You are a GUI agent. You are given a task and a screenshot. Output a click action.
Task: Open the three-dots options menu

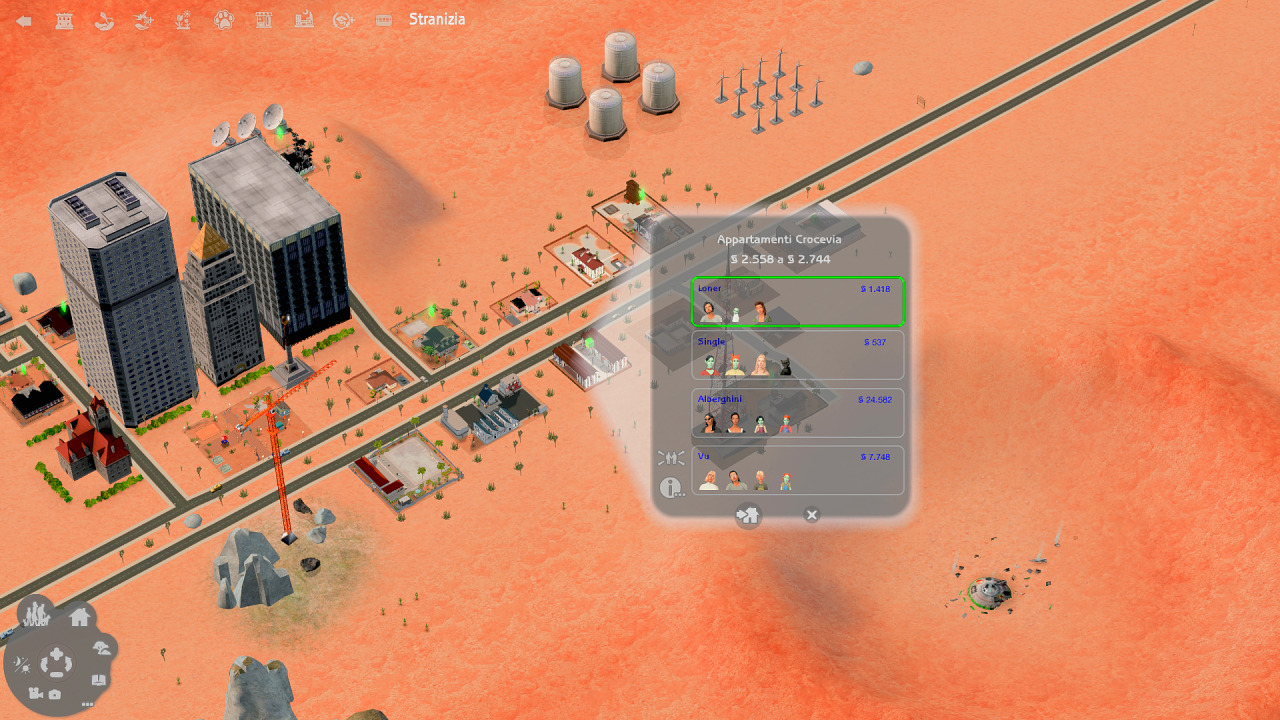click(x=88, y=704)
